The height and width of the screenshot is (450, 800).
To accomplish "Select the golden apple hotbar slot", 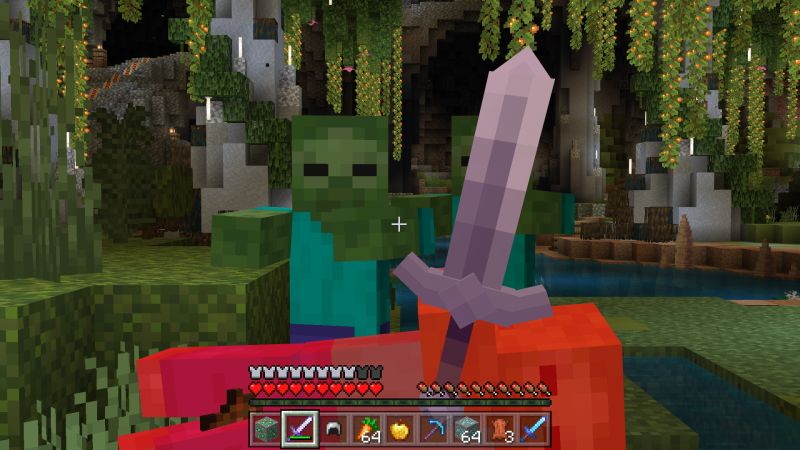I will tap(400, 429).
